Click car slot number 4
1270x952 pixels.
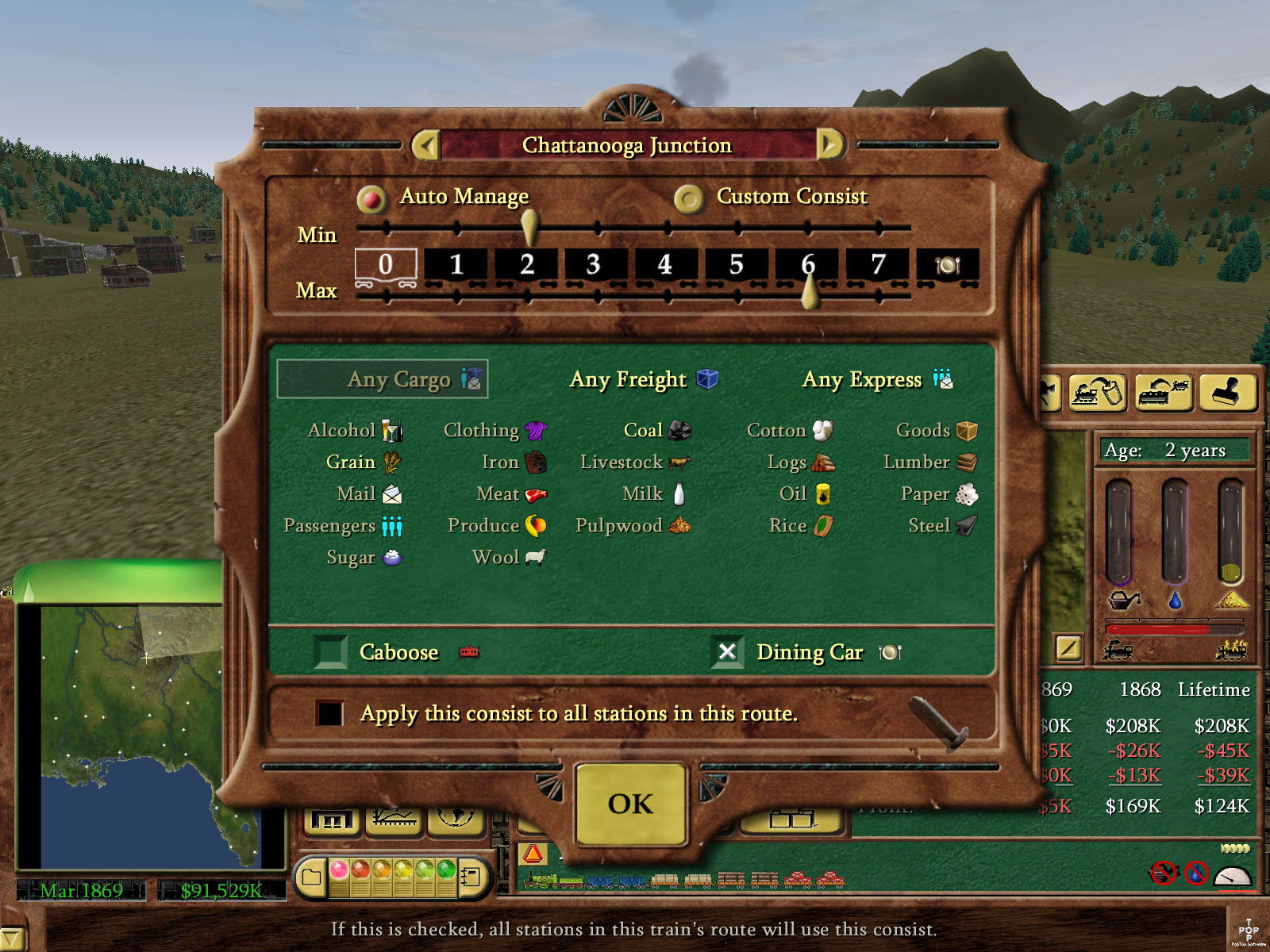664,265
